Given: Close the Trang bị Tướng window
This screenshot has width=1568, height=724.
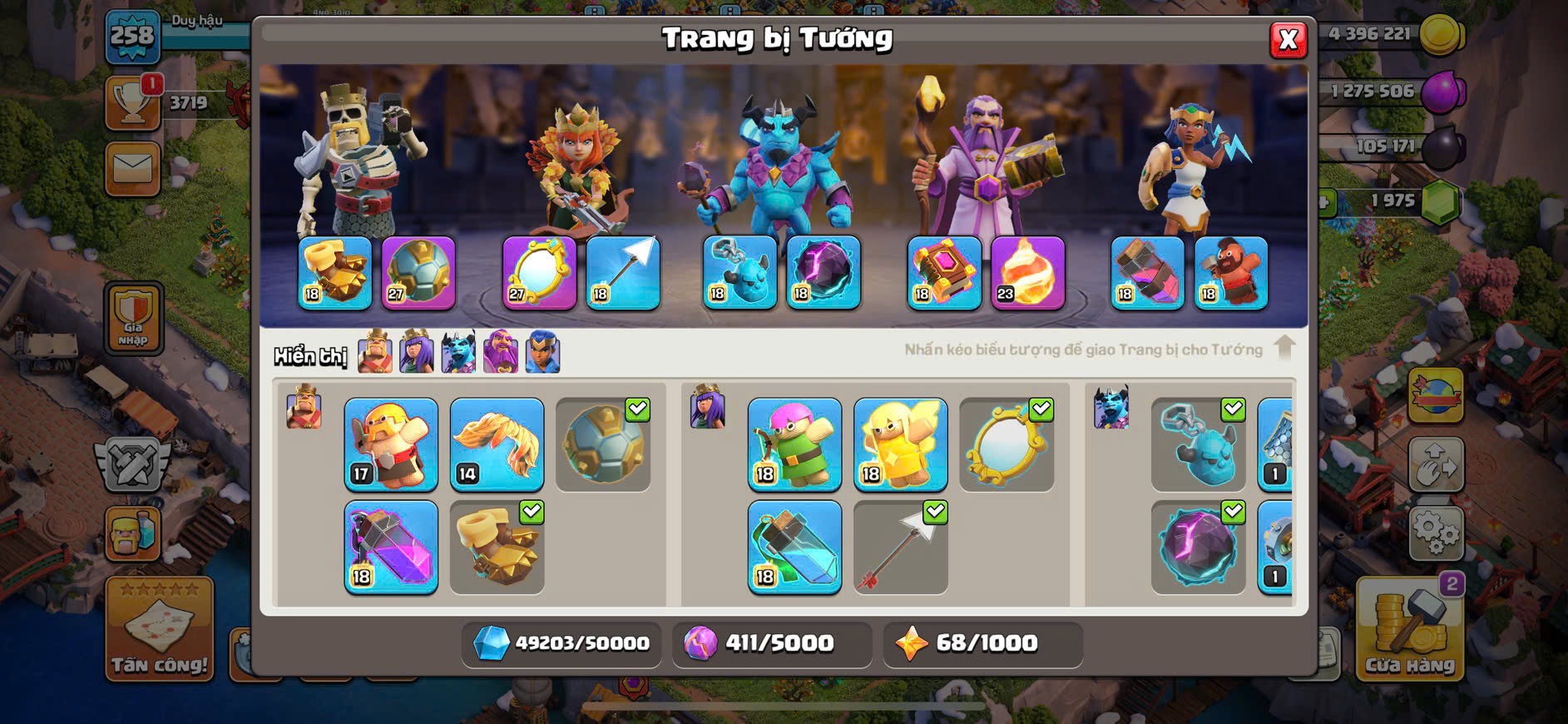Looking at the screenshot, I should tap(1288, 39).
